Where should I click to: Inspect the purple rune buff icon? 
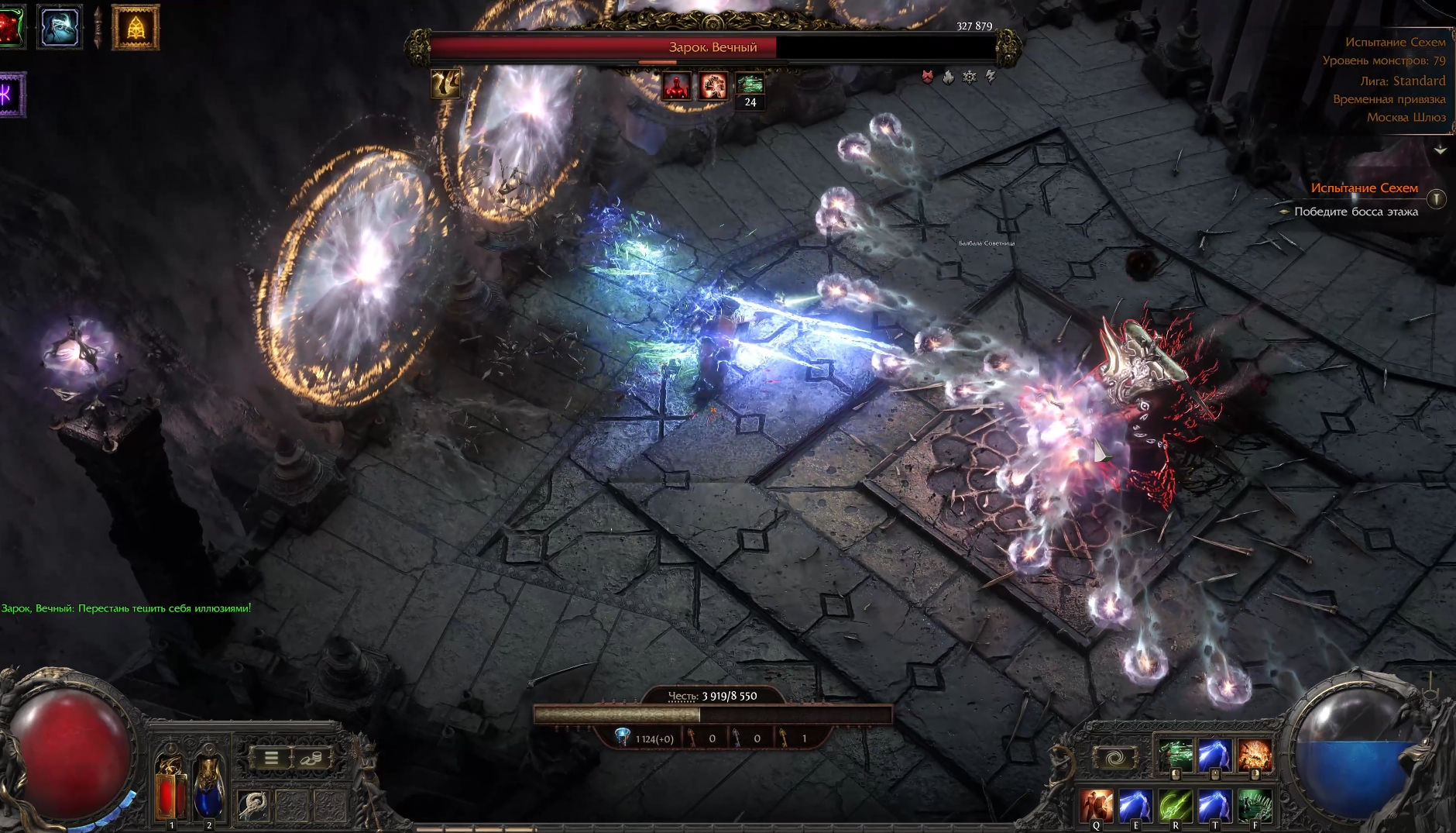pyautogui.click(x=11, y=95)
